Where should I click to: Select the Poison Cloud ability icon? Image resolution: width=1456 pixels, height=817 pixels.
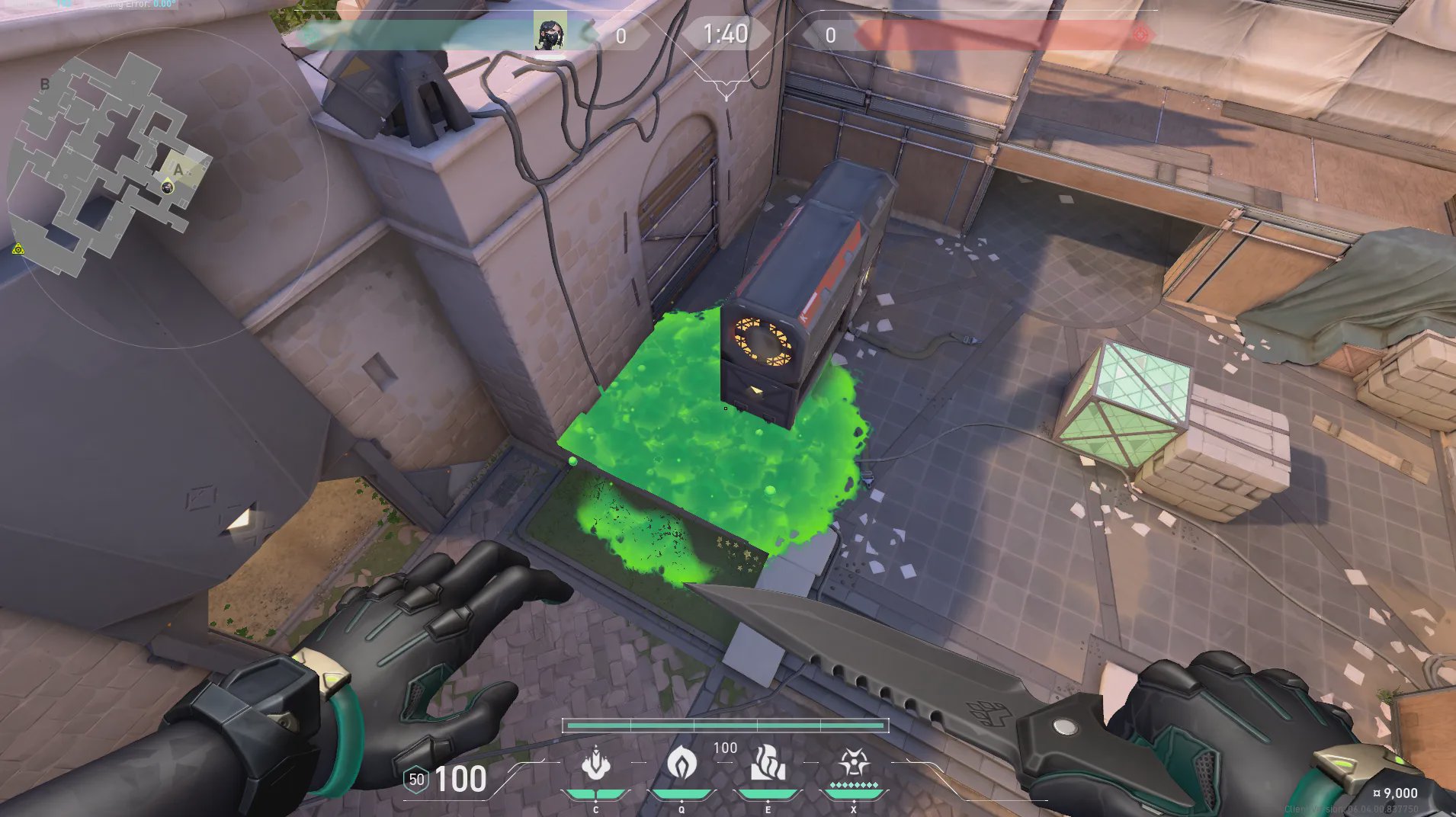click(x=681, y=763)
